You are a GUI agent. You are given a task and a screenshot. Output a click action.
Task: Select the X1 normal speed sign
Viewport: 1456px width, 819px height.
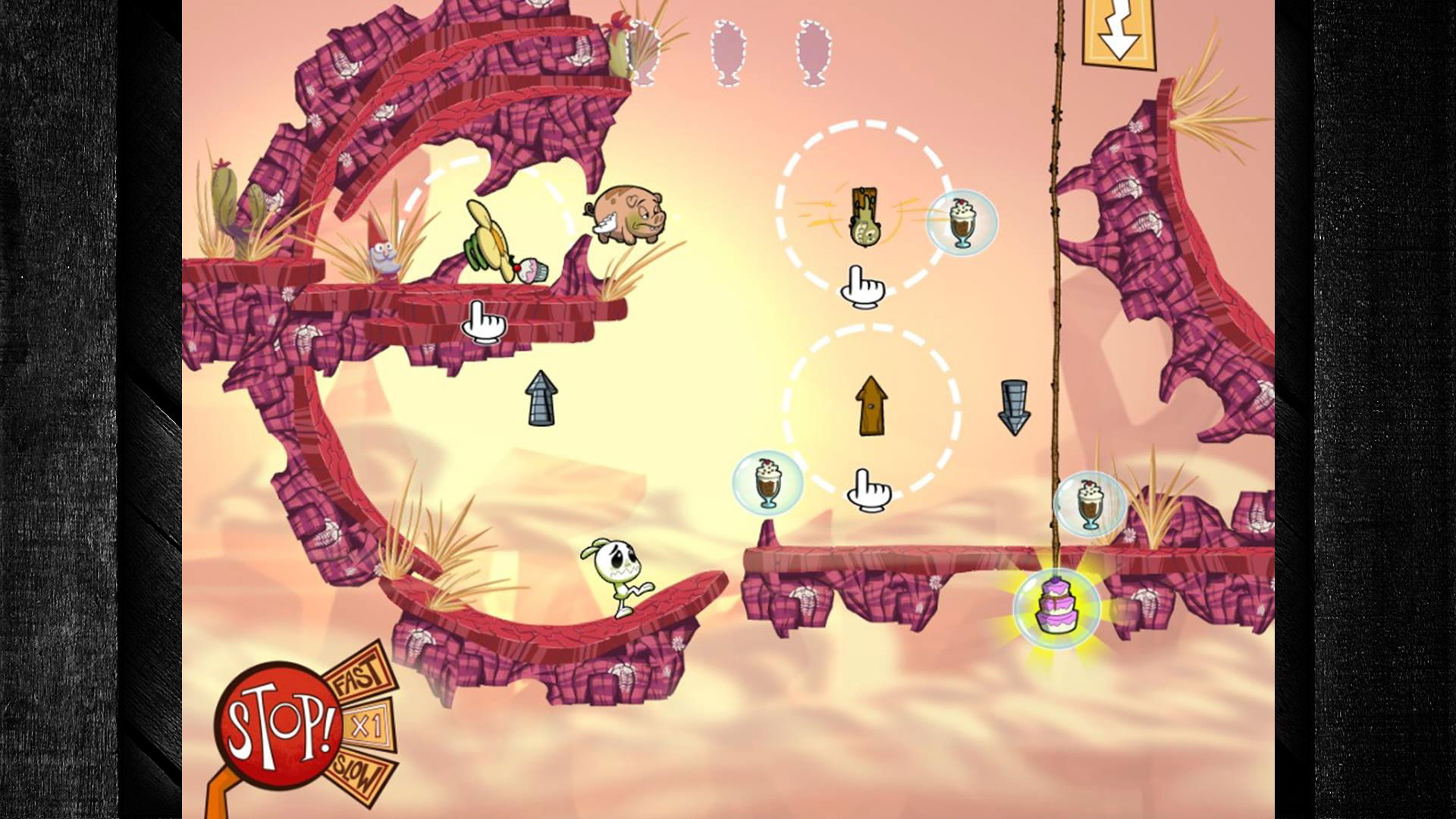[x=369, y=726]
